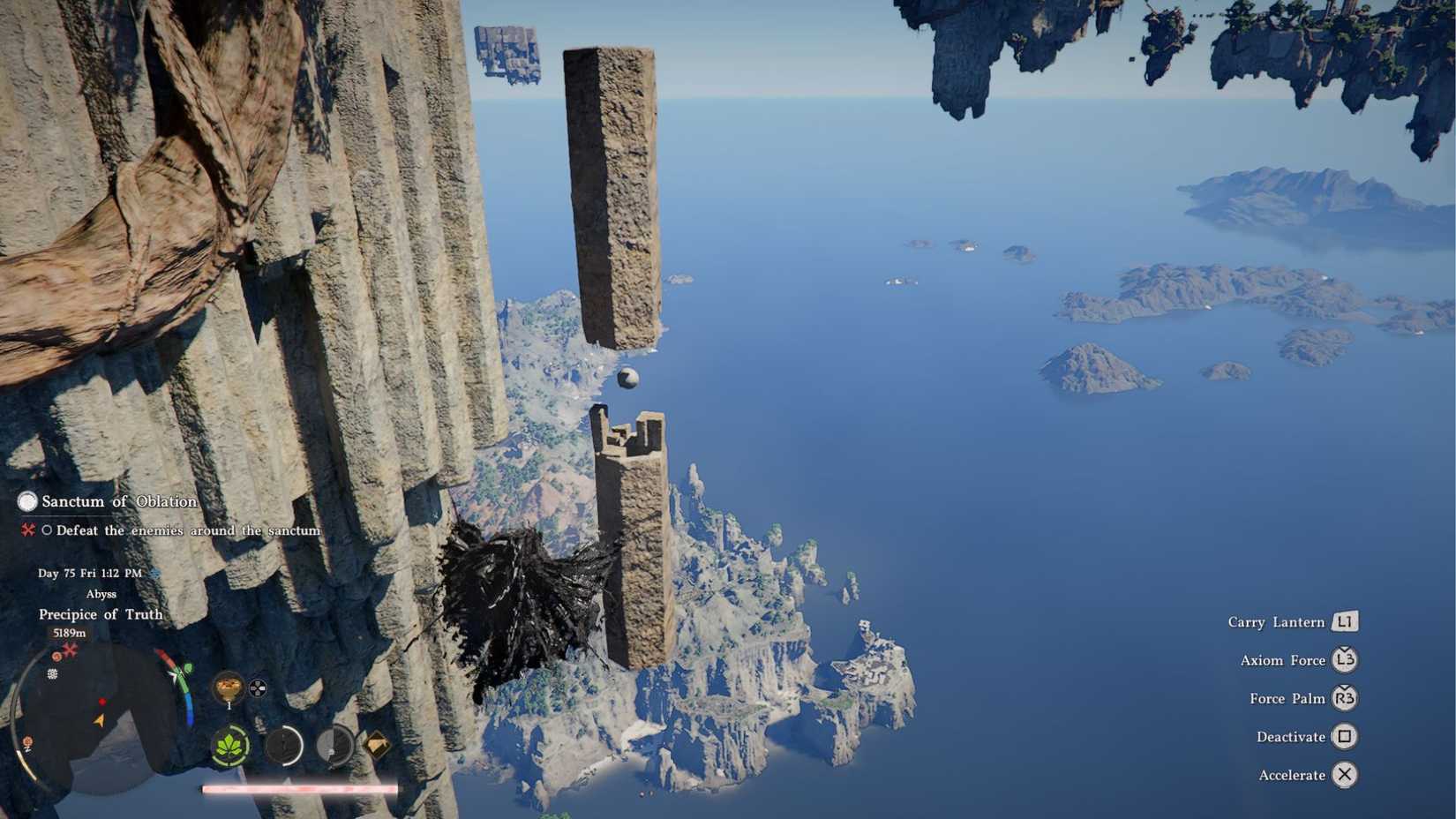Expand the Sanctum of Oblation quest tracker
Screen dimensions: 1456x819
click(x=27, y=500)
